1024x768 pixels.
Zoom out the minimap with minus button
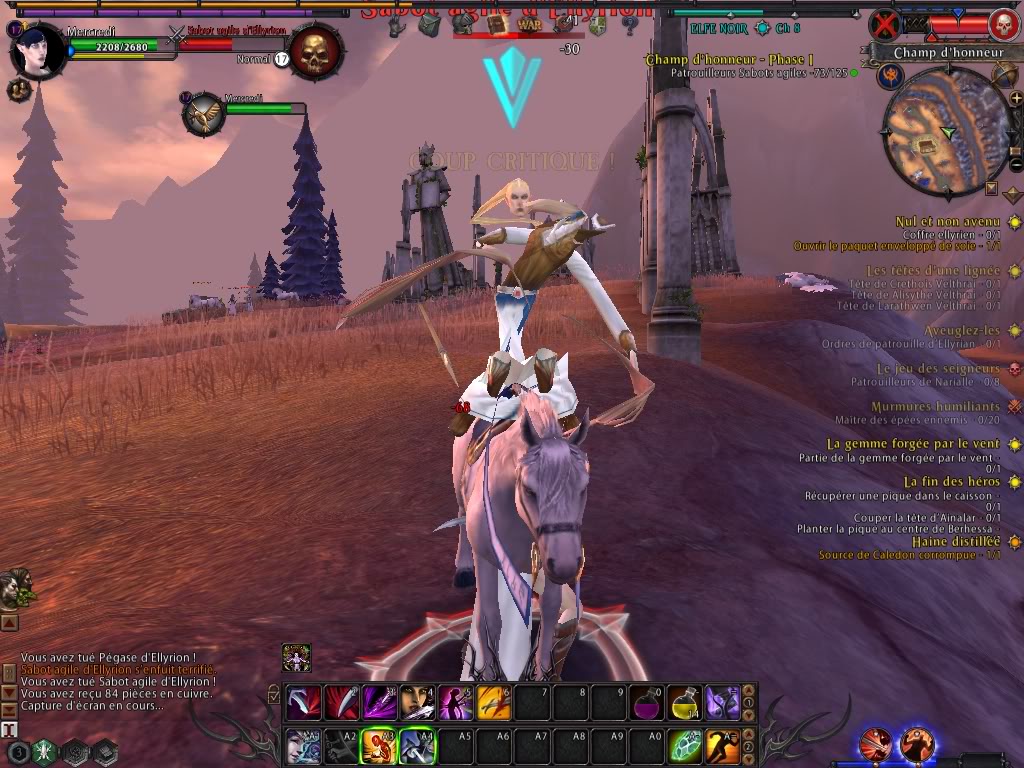click(1016, 164)
